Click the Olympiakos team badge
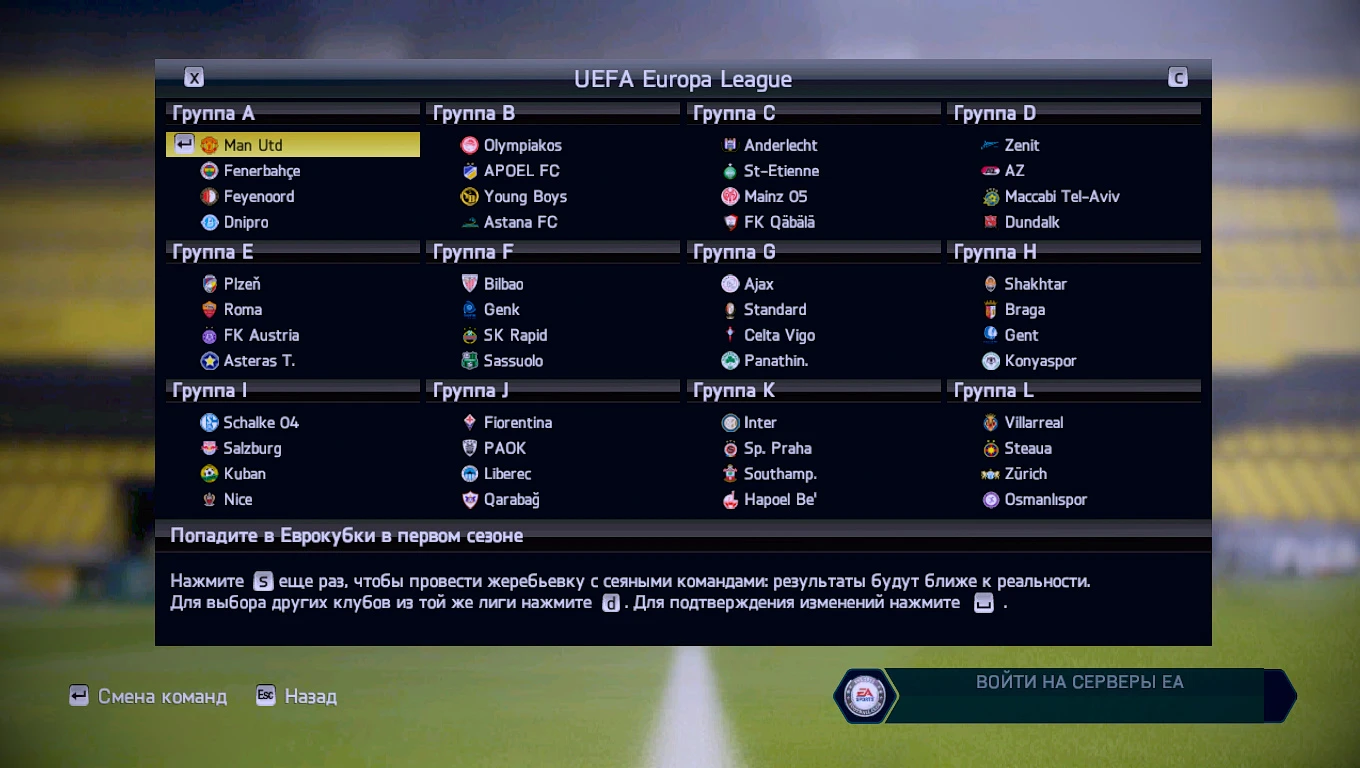This screenshot has width=1360, height=768. [469, 145]
